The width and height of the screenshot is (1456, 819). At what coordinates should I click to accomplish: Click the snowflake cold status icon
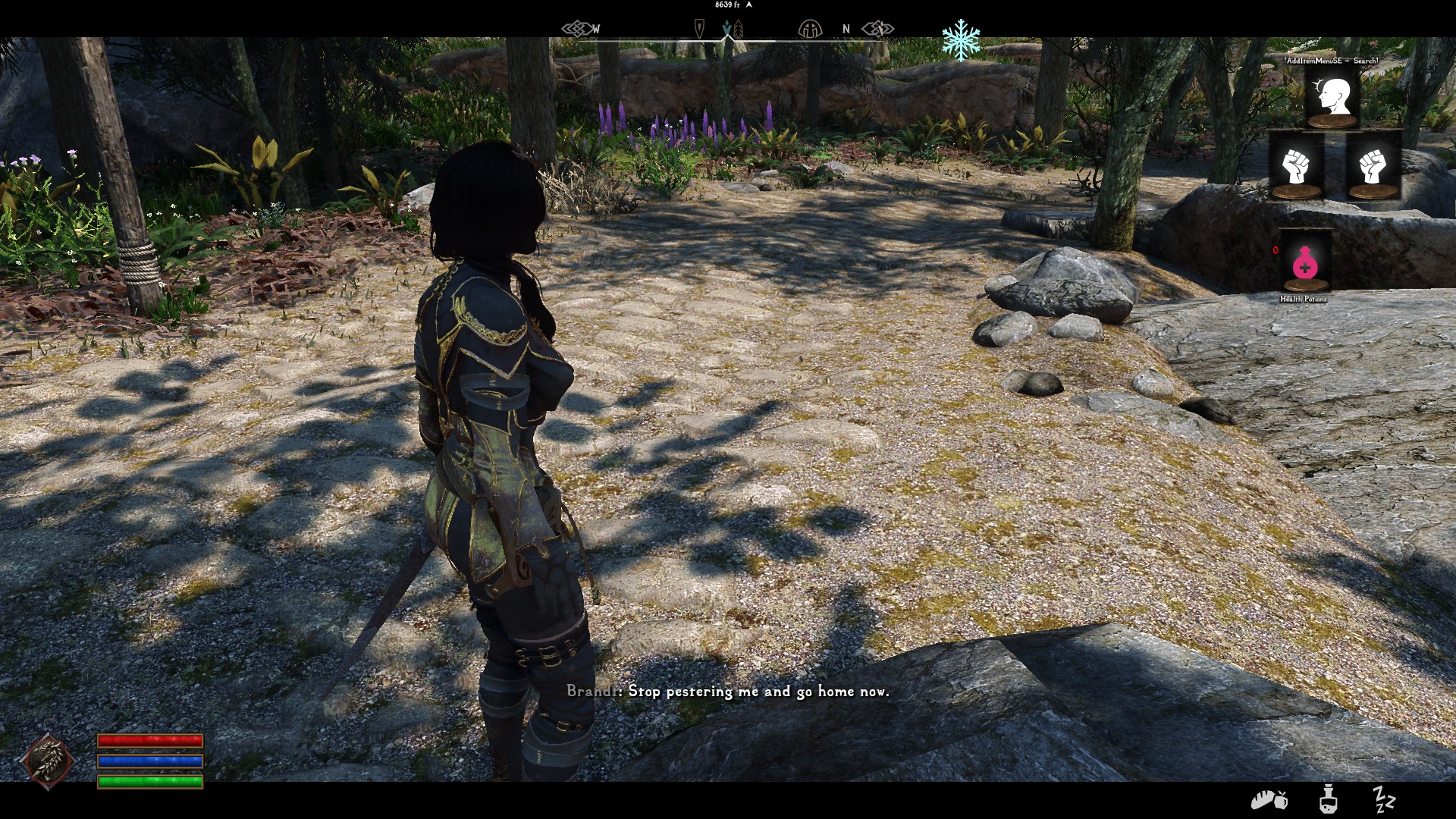tap(961, 39)
